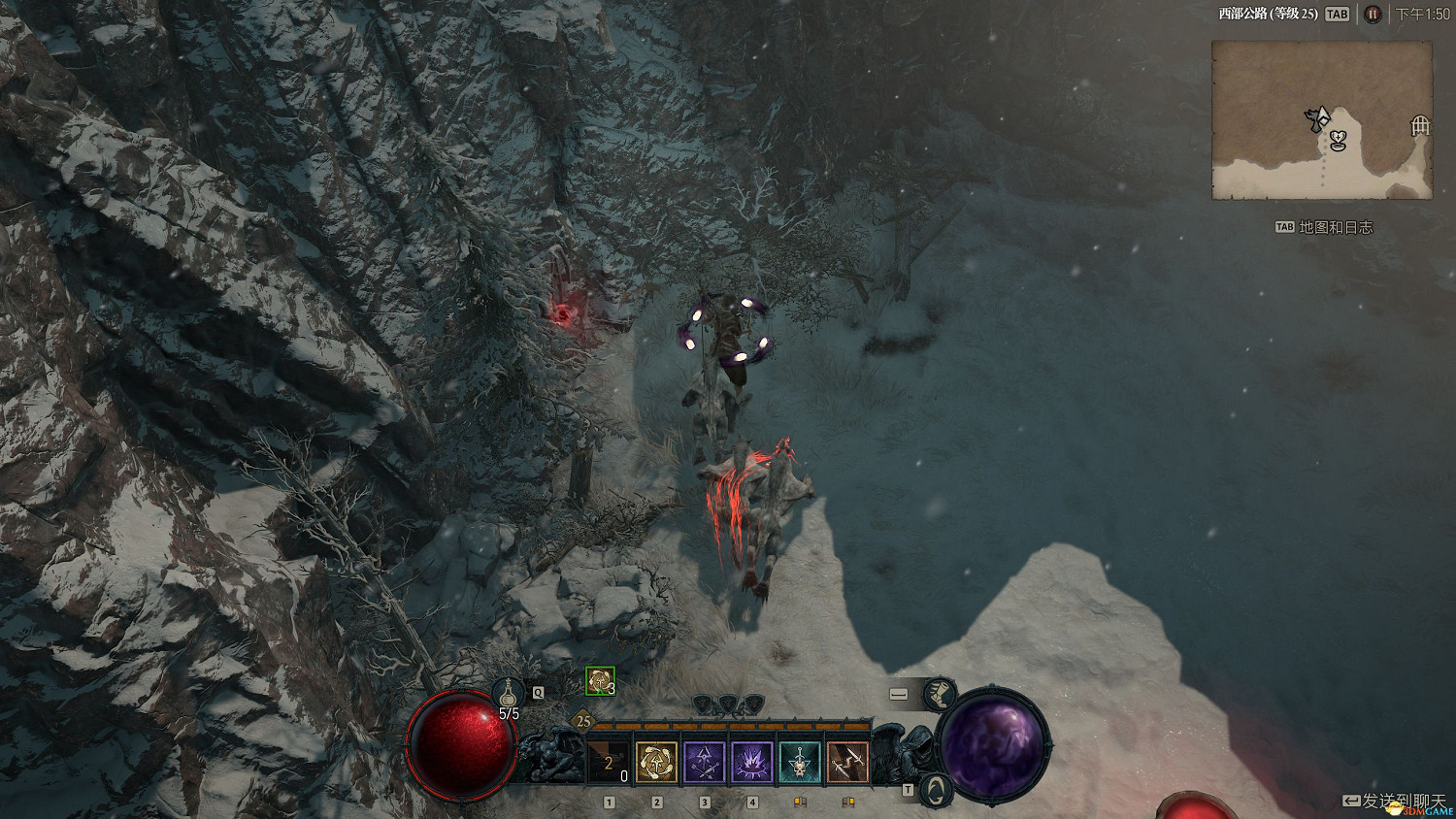Open the town portal swirl icon
This screenshot has height=819, width=1456.
(935, 789)
